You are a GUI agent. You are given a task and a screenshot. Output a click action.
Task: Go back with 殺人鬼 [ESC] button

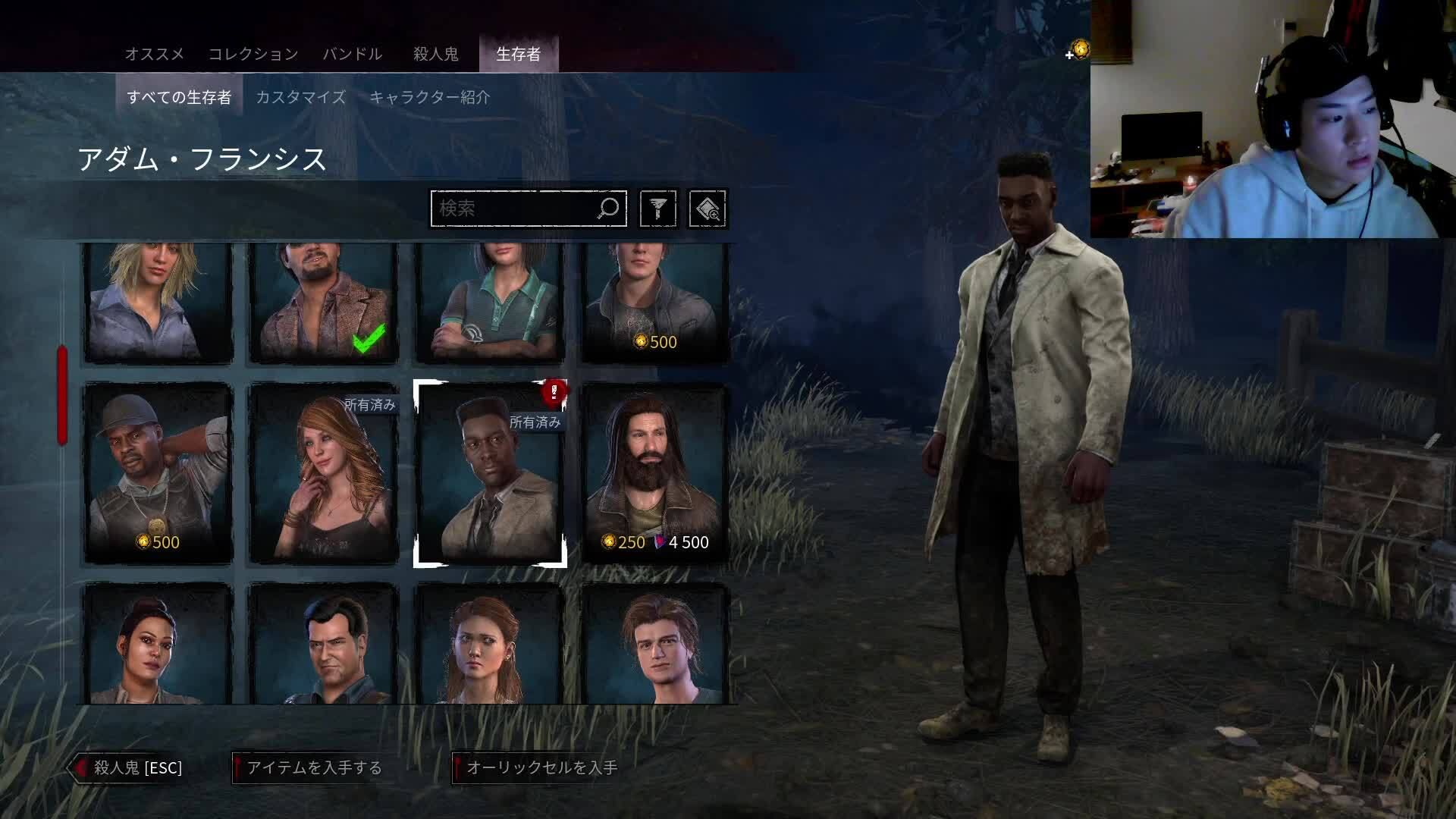[x=129, y=767]
